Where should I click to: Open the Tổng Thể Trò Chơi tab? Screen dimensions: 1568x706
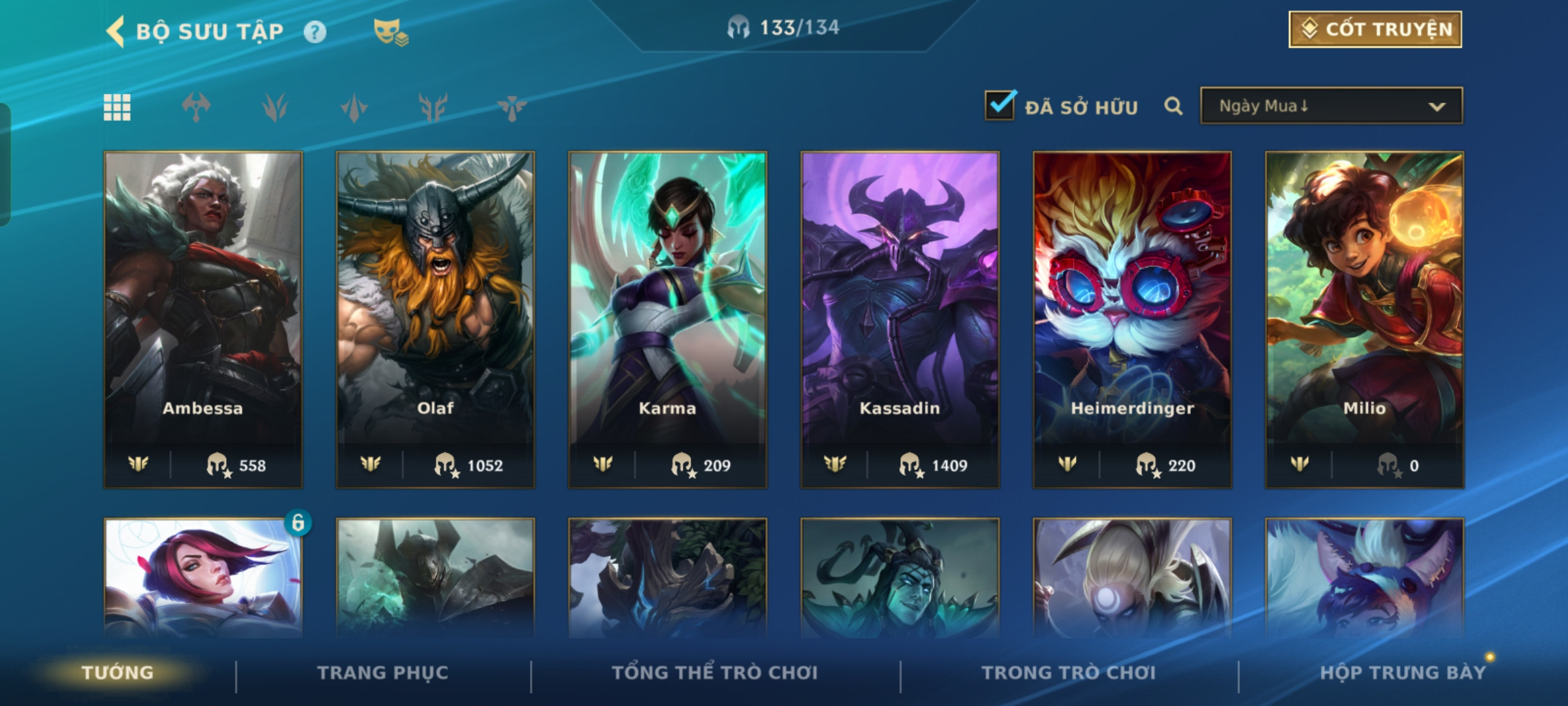click(x=715, y=673)
